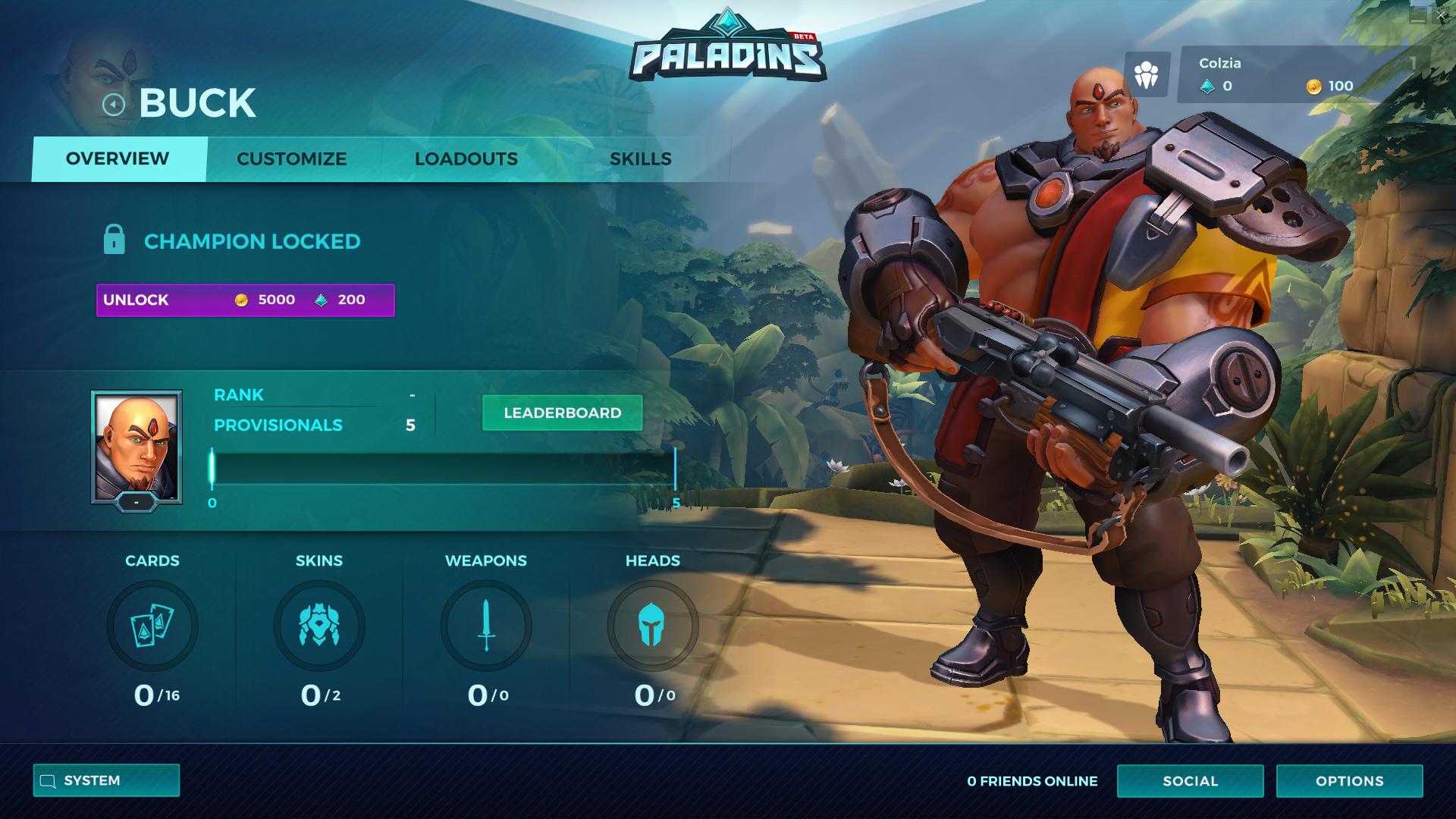The width and height of the screenshot is (1456, 819).
Task: Unlock the champion with the purple Unlock button
Action: click(245, 300)
